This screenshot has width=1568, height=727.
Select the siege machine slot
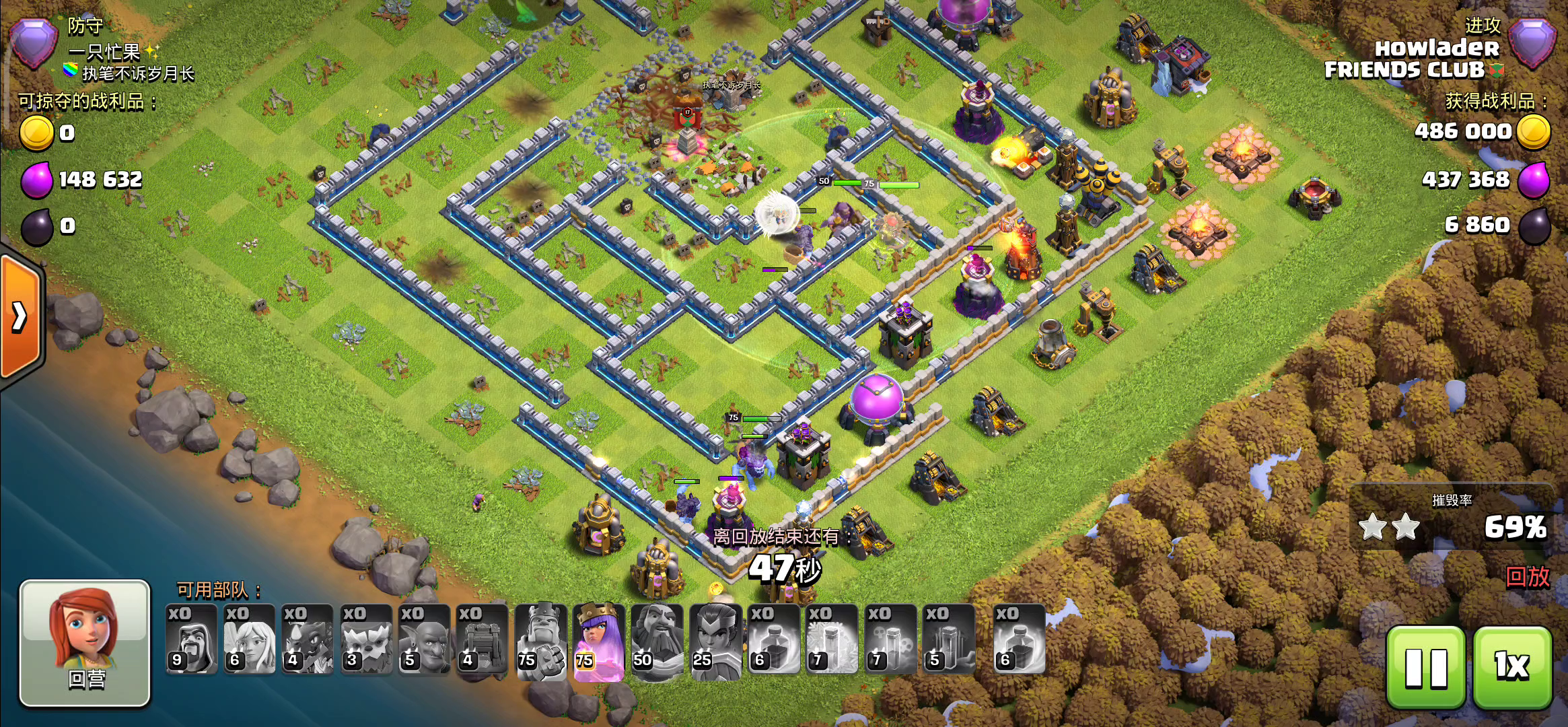tap(482, 639)
